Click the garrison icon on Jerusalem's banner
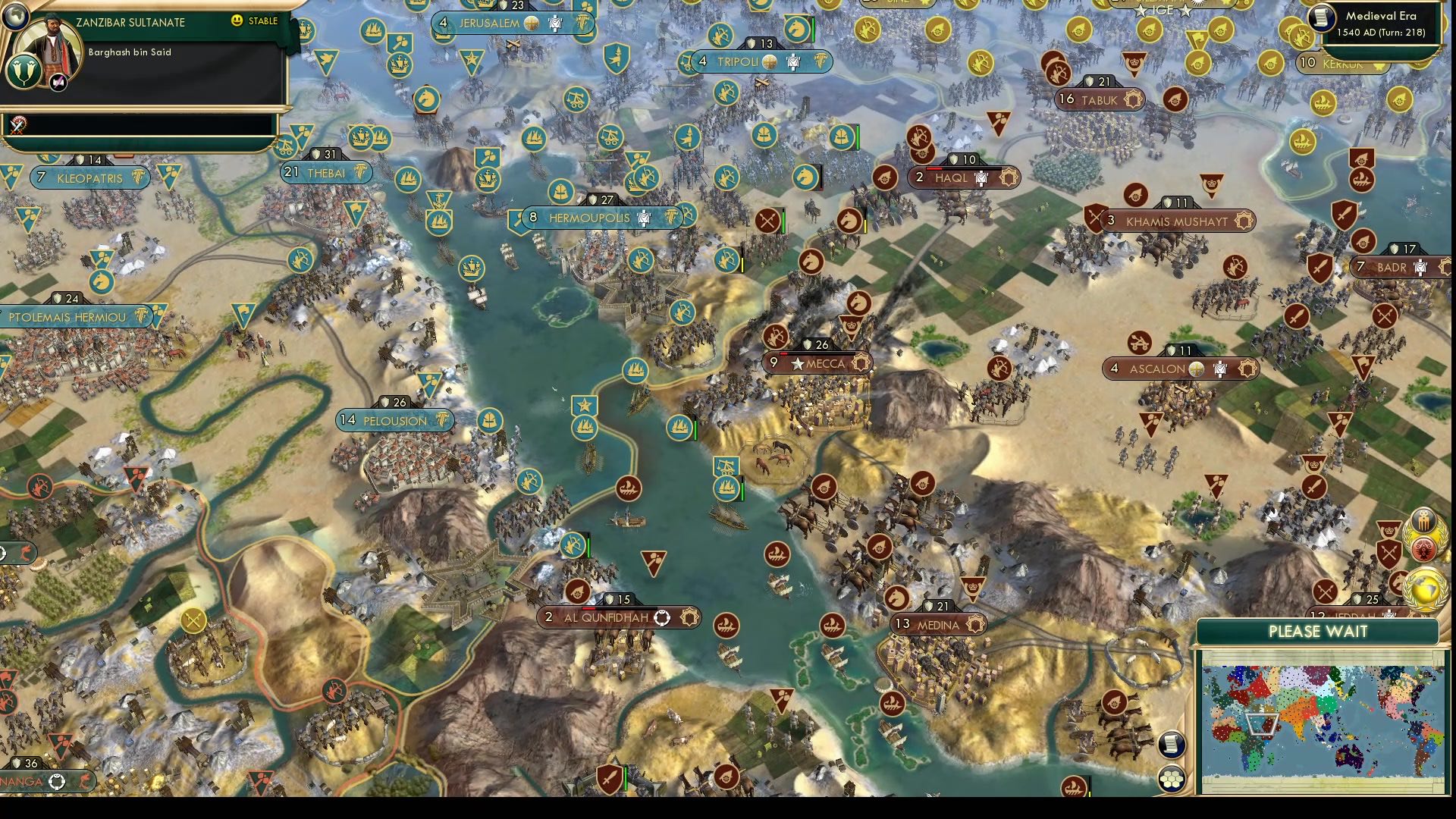Viewport: 1456px width, 819px height. 556,23
